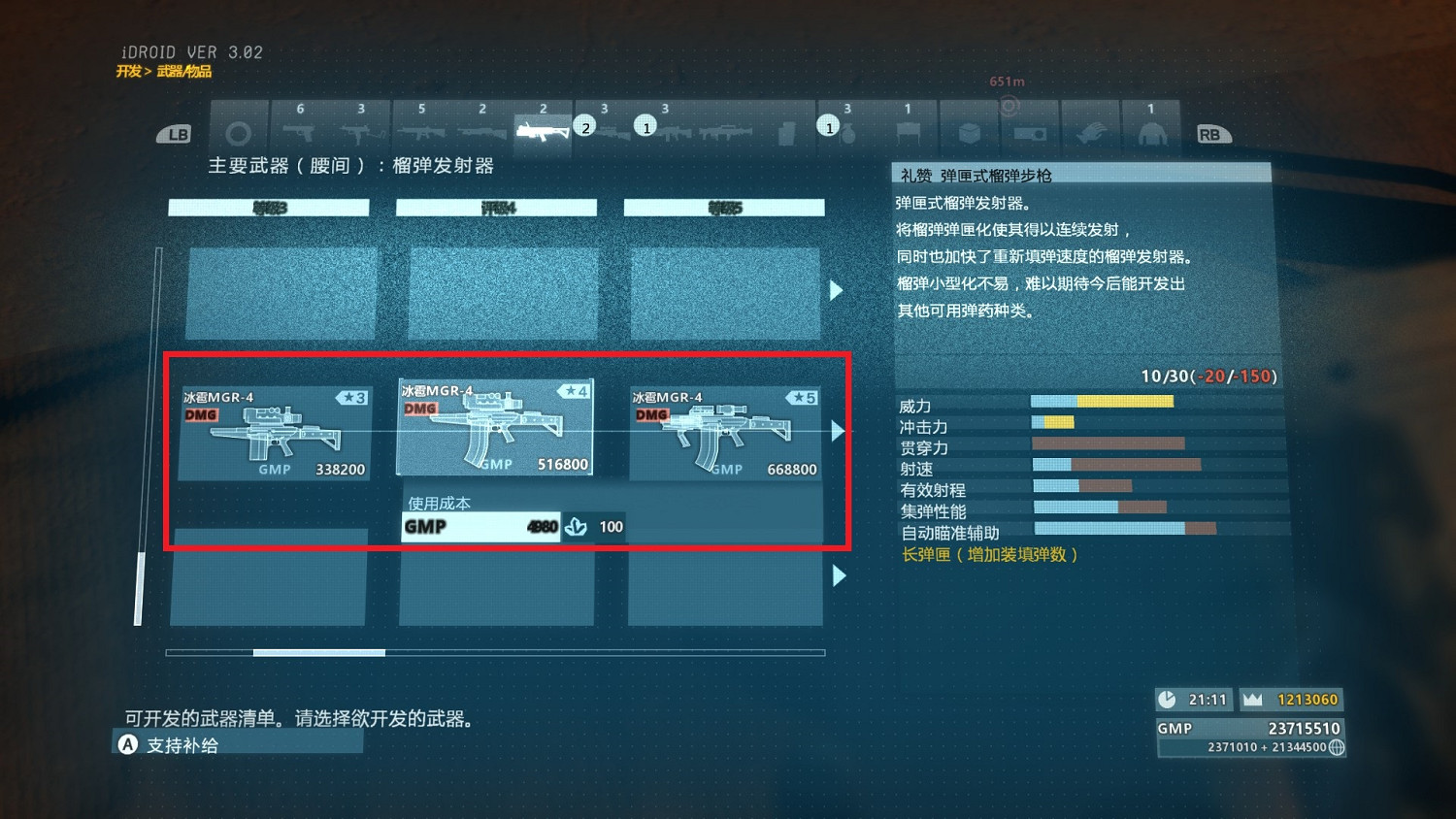Image resolution: width=1456 pixels, height=819 pixels.
Task: Open the assault rifle weapon category
Action: [x=421, y=133]
